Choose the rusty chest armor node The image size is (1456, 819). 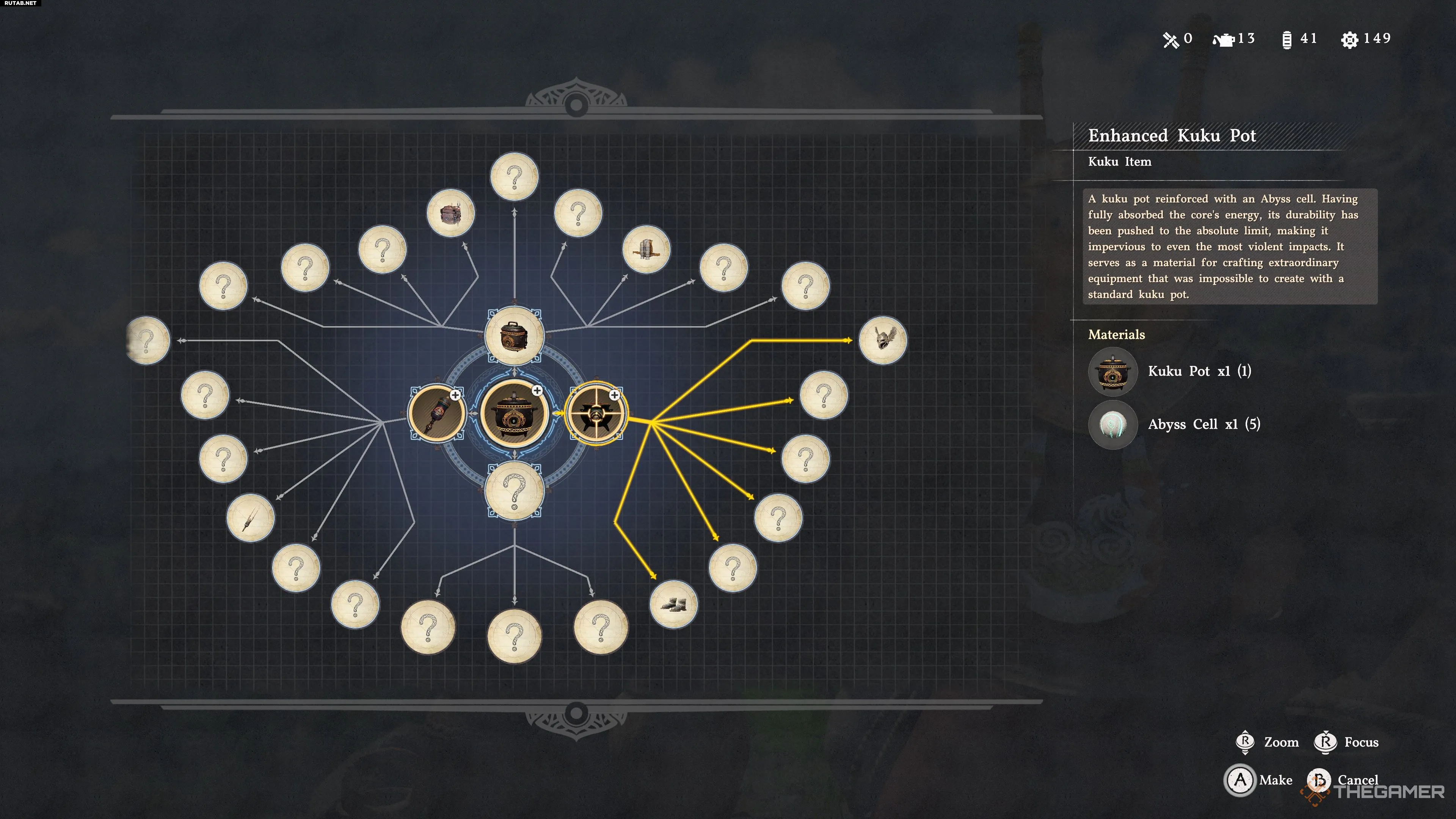pyautogui.click(x=450, y=213)
